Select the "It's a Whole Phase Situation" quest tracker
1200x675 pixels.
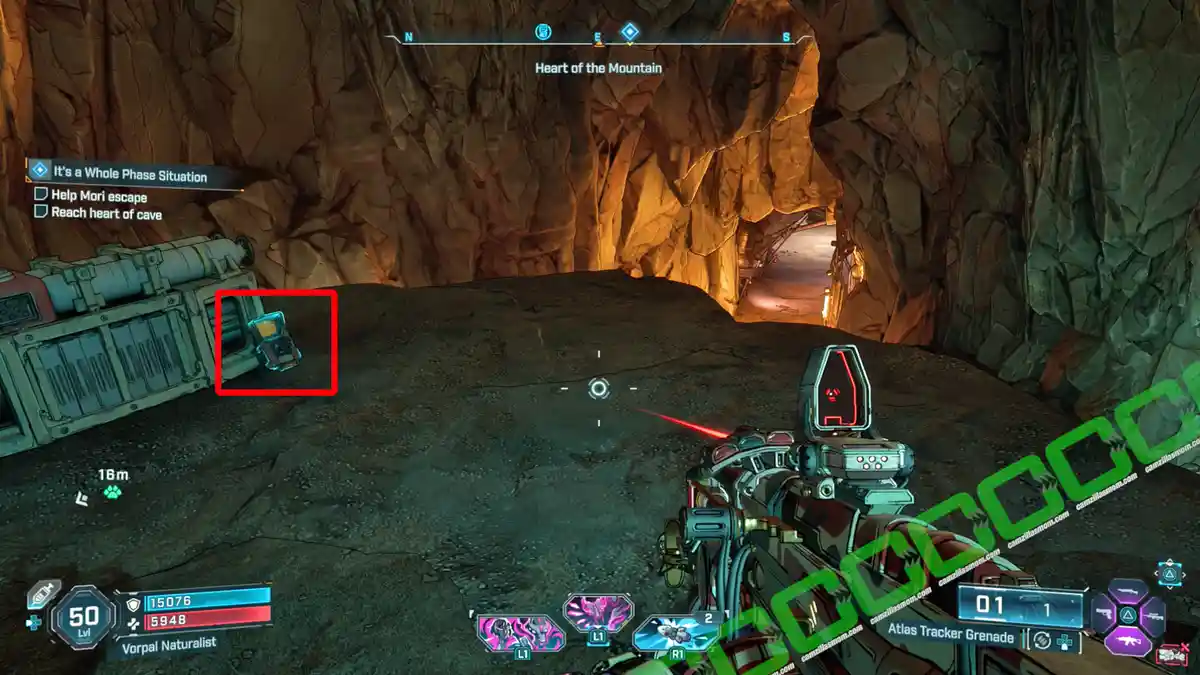click(x=130, y=176)
